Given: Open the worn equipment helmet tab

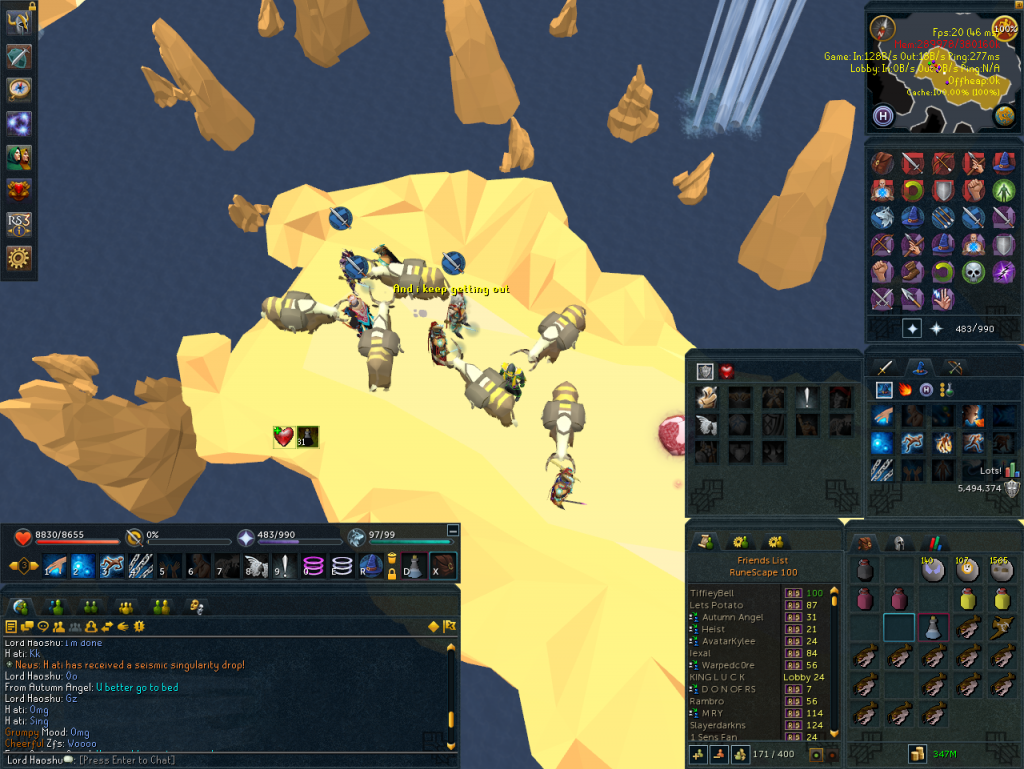Looking at the screenshot, I should 898,543.
